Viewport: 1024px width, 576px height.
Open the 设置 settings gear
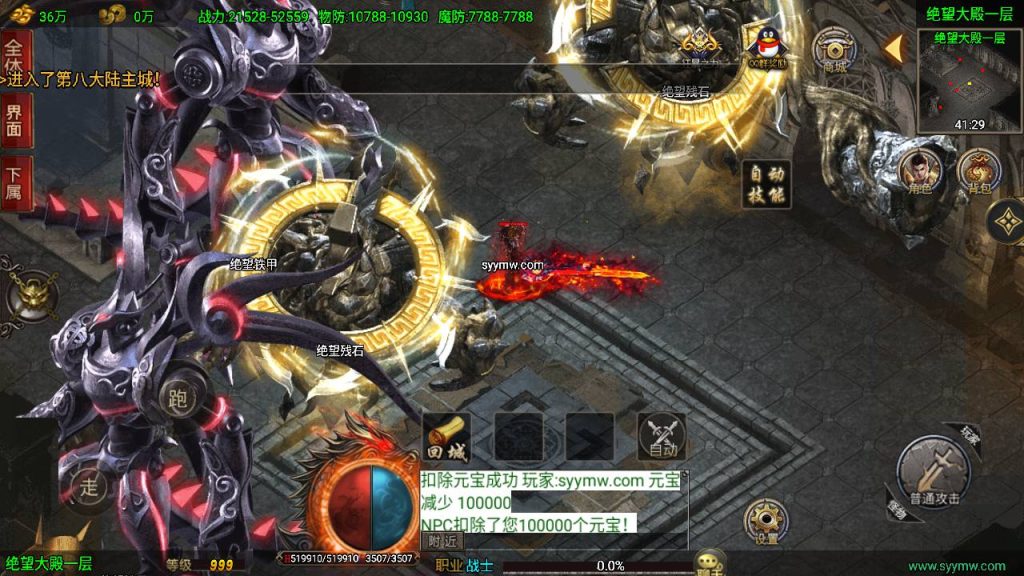[x=766, y=521]
